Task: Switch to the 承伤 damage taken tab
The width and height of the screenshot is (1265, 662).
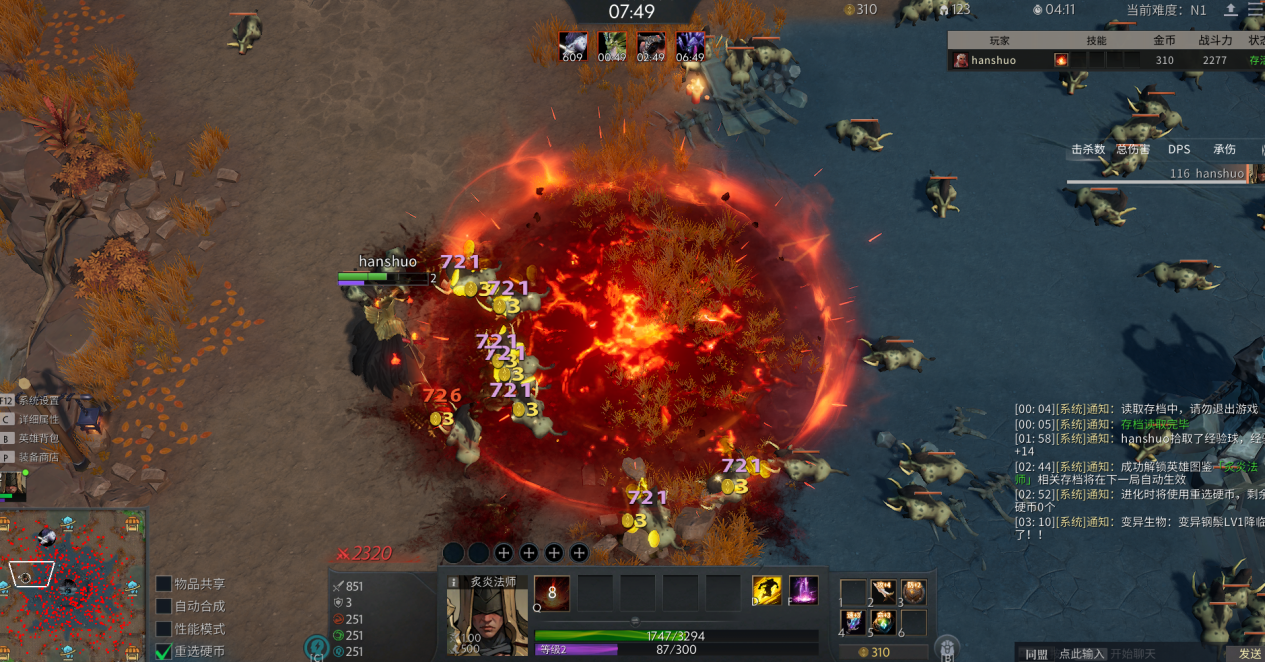Action: [x=1224, y=149]
